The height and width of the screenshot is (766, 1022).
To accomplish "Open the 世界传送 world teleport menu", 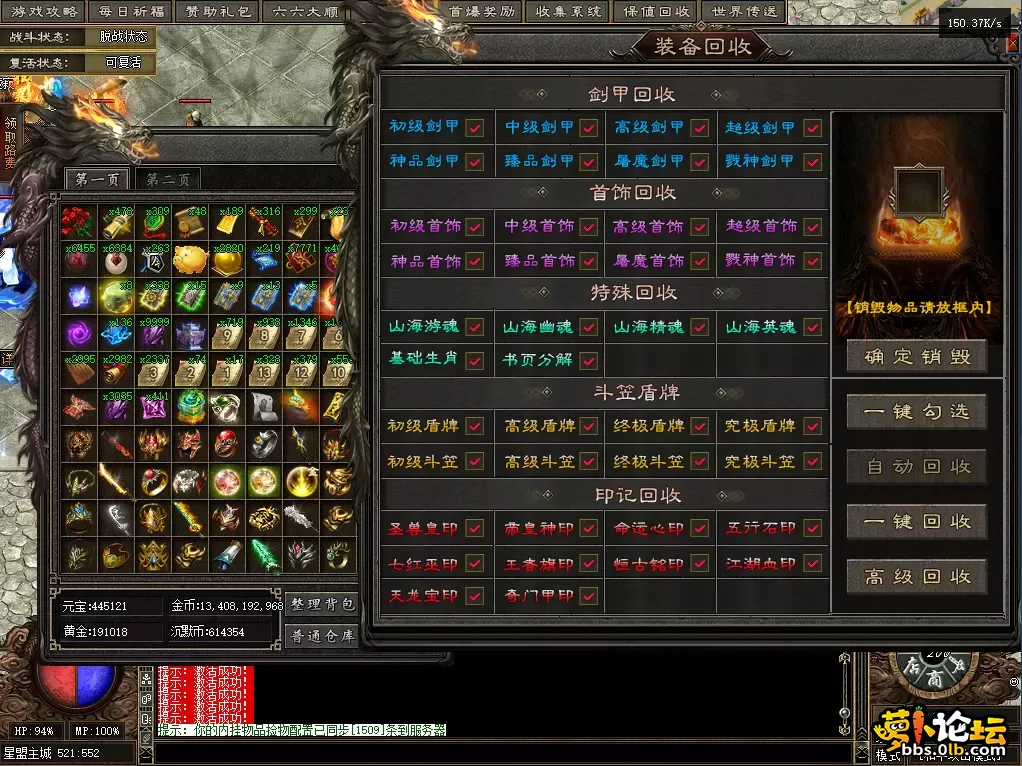I will coord(746,11).
